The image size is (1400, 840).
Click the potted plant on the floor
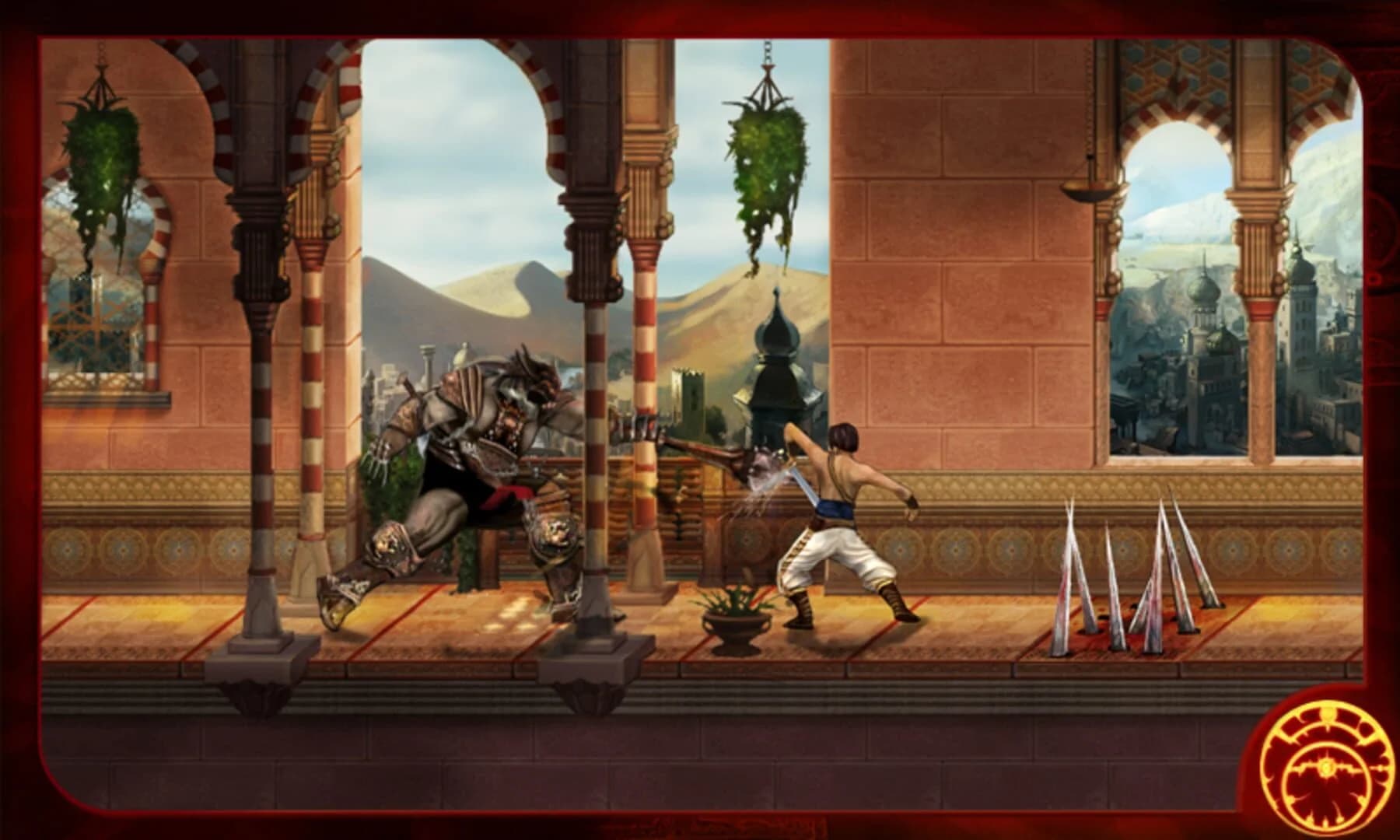point(735,614)
